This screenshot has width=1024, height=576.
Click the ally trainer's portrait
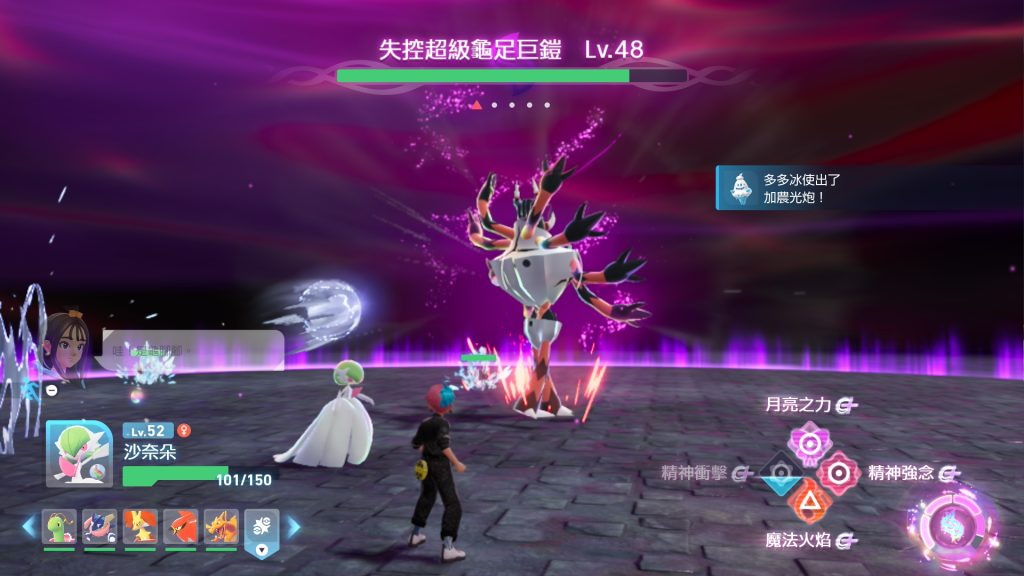point(65,349)
